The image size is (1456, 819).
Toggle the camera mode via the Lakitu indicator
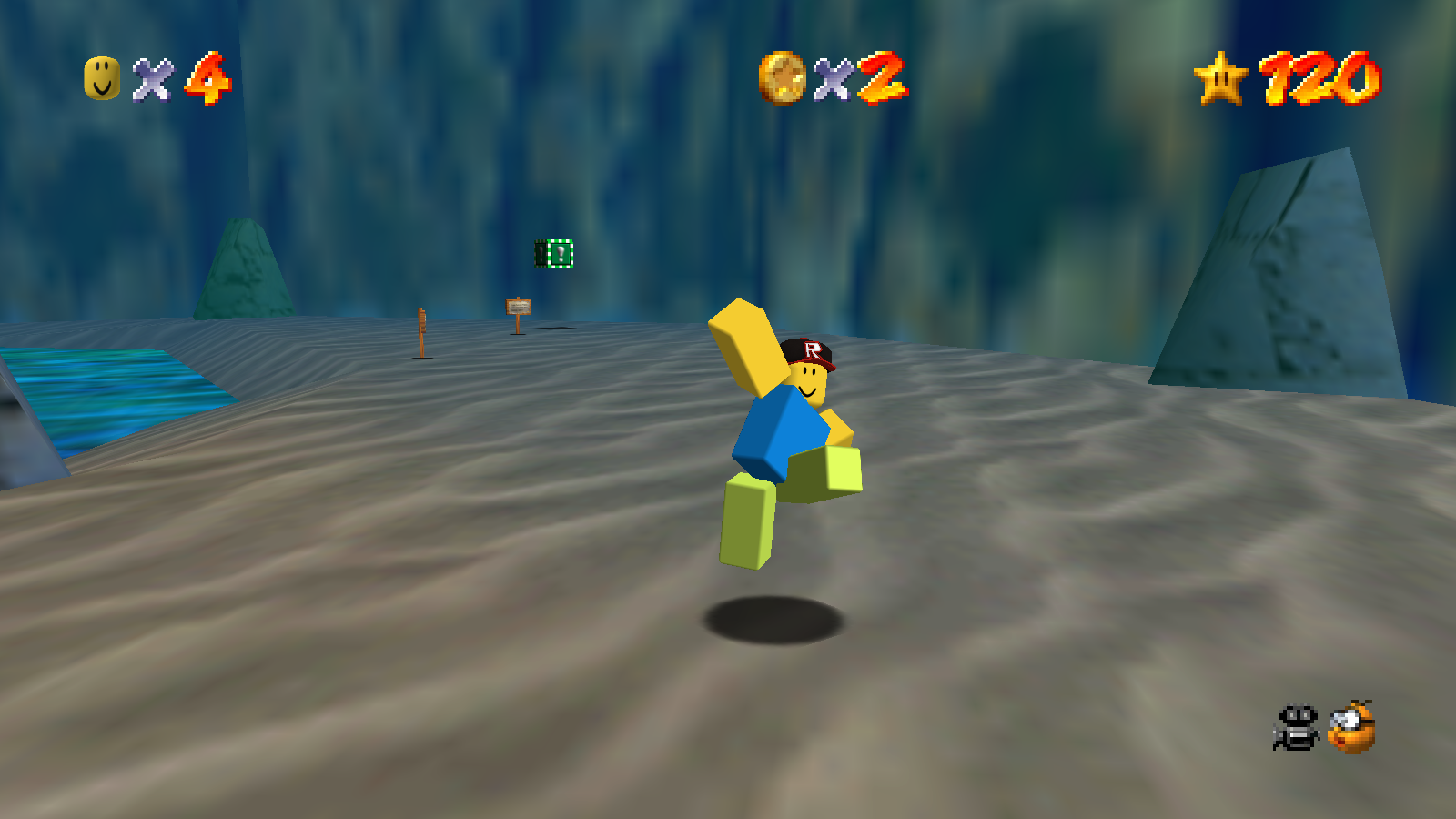[1350, 728]
